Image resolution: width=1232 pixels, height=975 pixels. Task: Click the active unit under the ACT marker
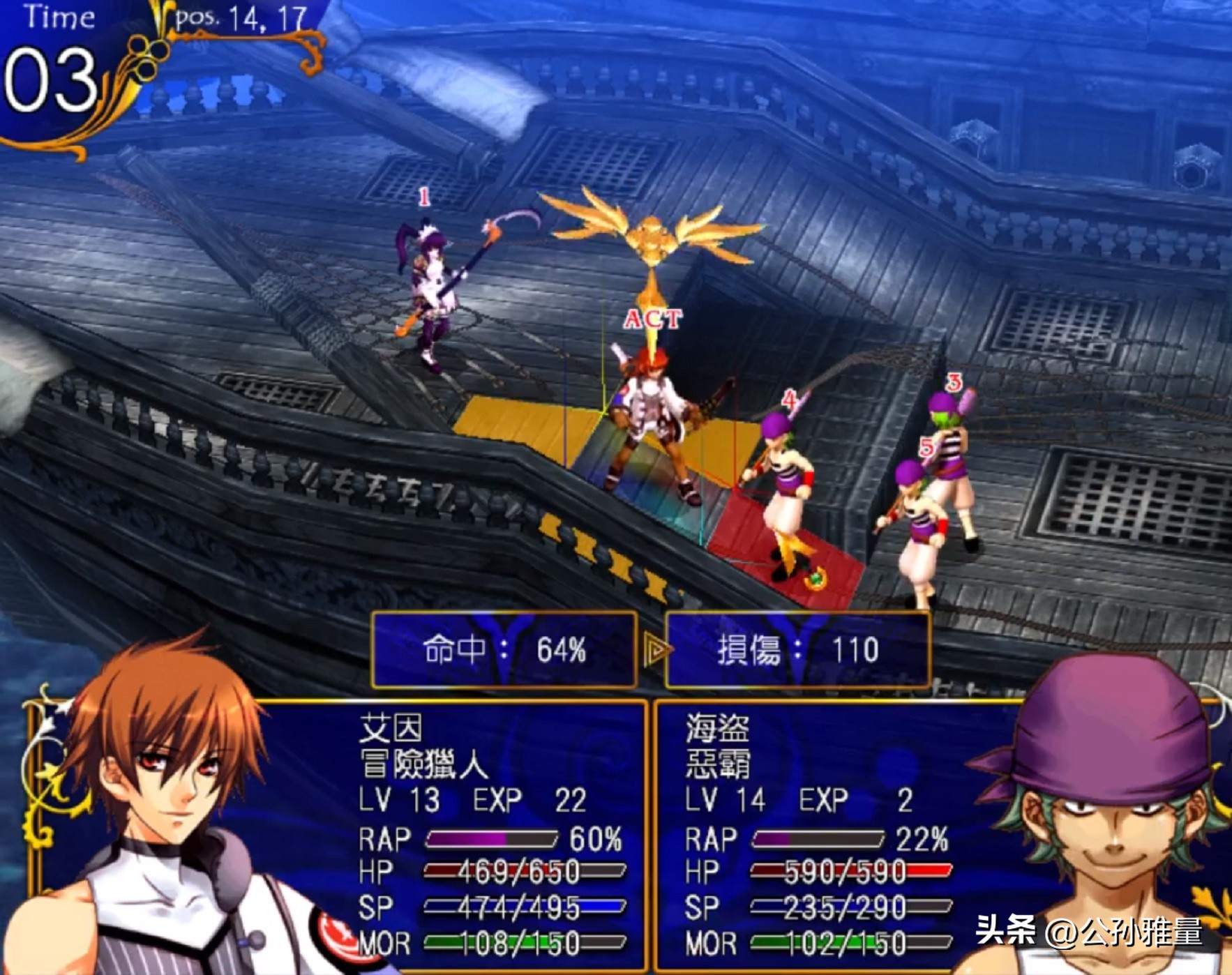pos(652,425)
